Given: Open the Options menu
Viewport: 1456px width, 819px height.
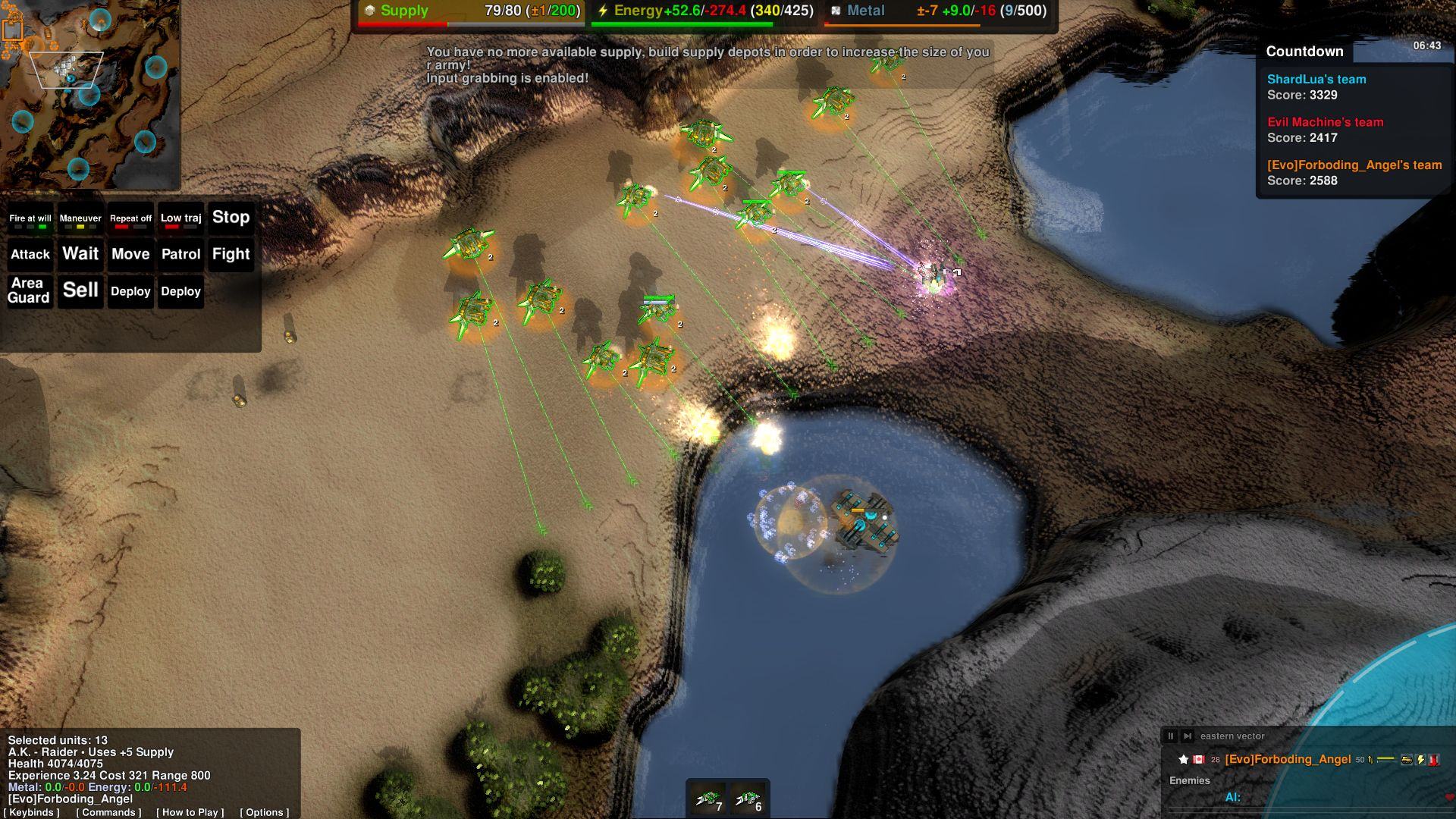Looking at the screenshot, I should (x=265, y=812).
